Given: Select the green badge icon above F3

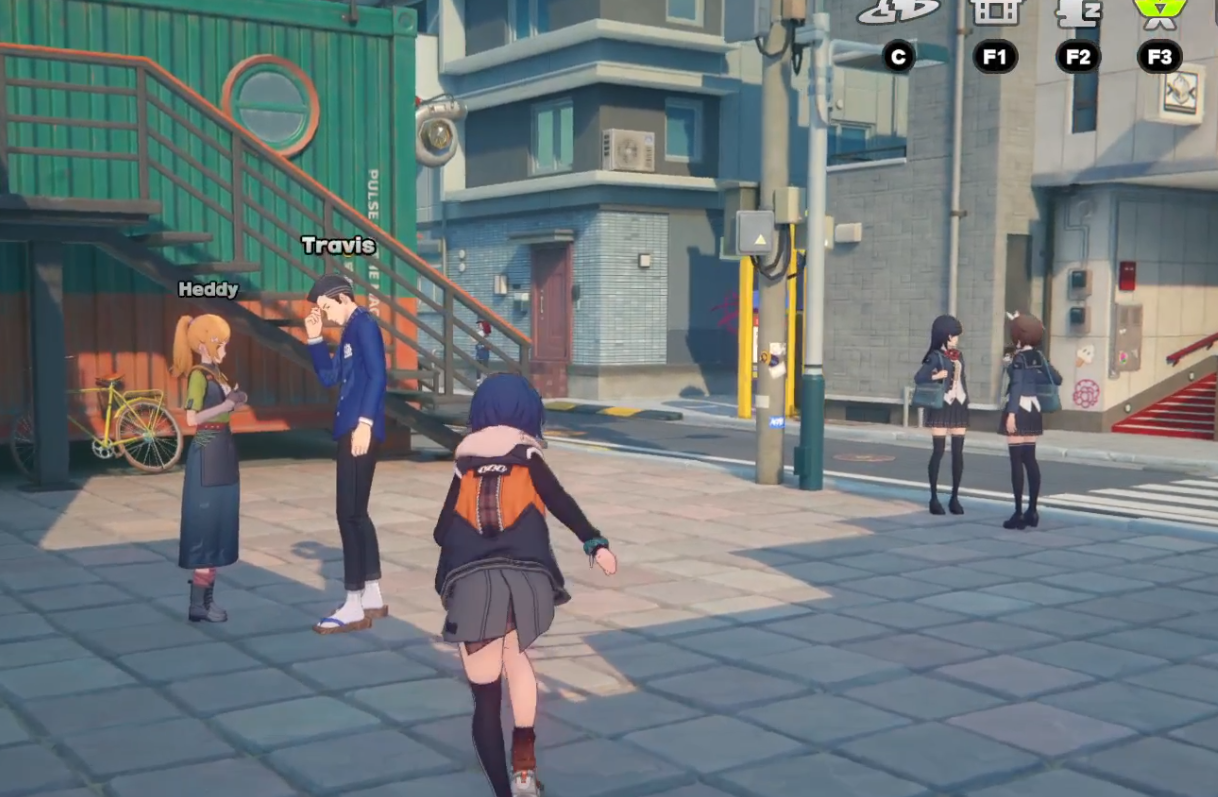Looking at the screenshot, I should pyautogui.click(x=1159, y=10).
